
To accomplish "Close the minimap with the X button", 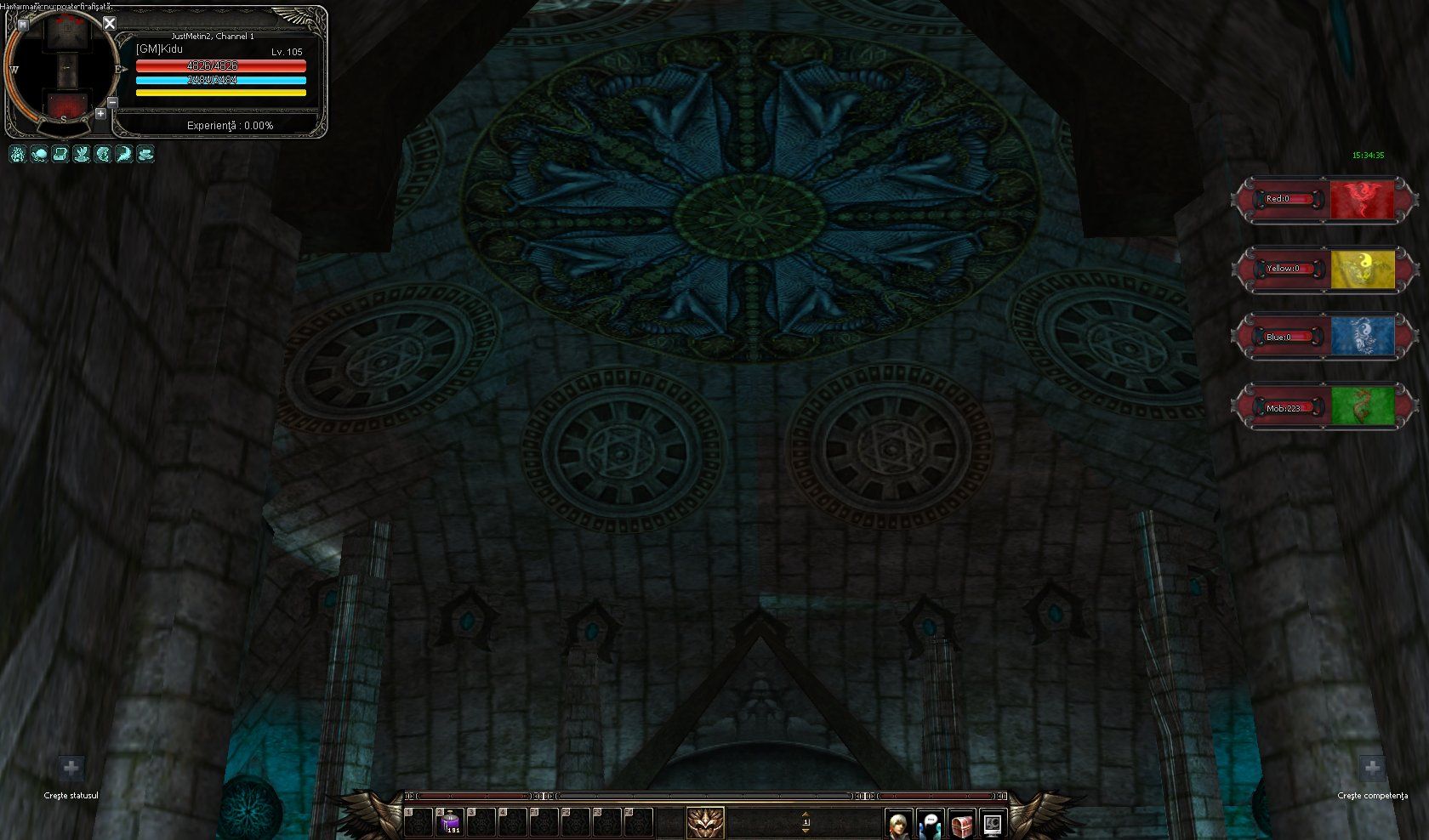I will coord(110,24).
